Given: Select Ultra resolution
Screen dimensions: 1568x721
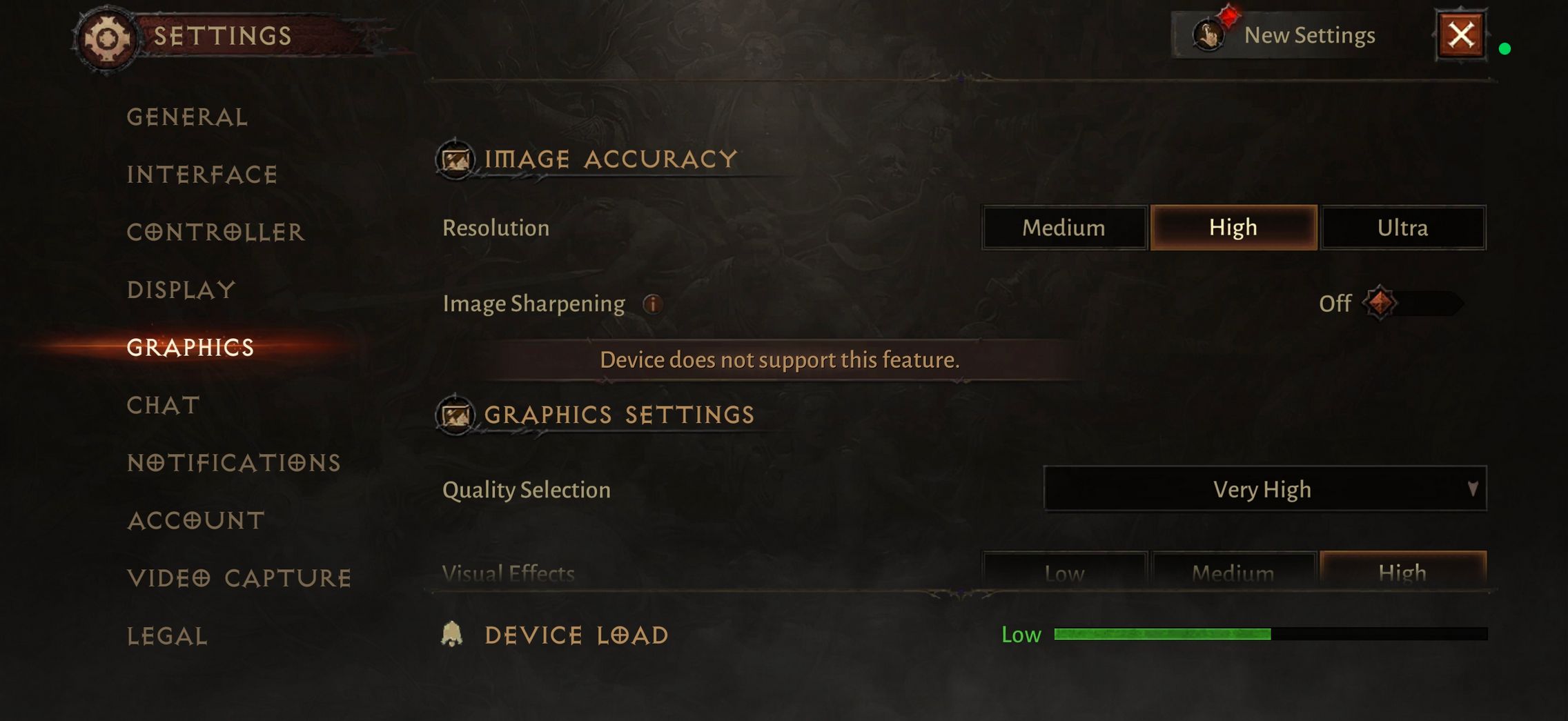Looking at the screenshot, I should coord(1402,228).
